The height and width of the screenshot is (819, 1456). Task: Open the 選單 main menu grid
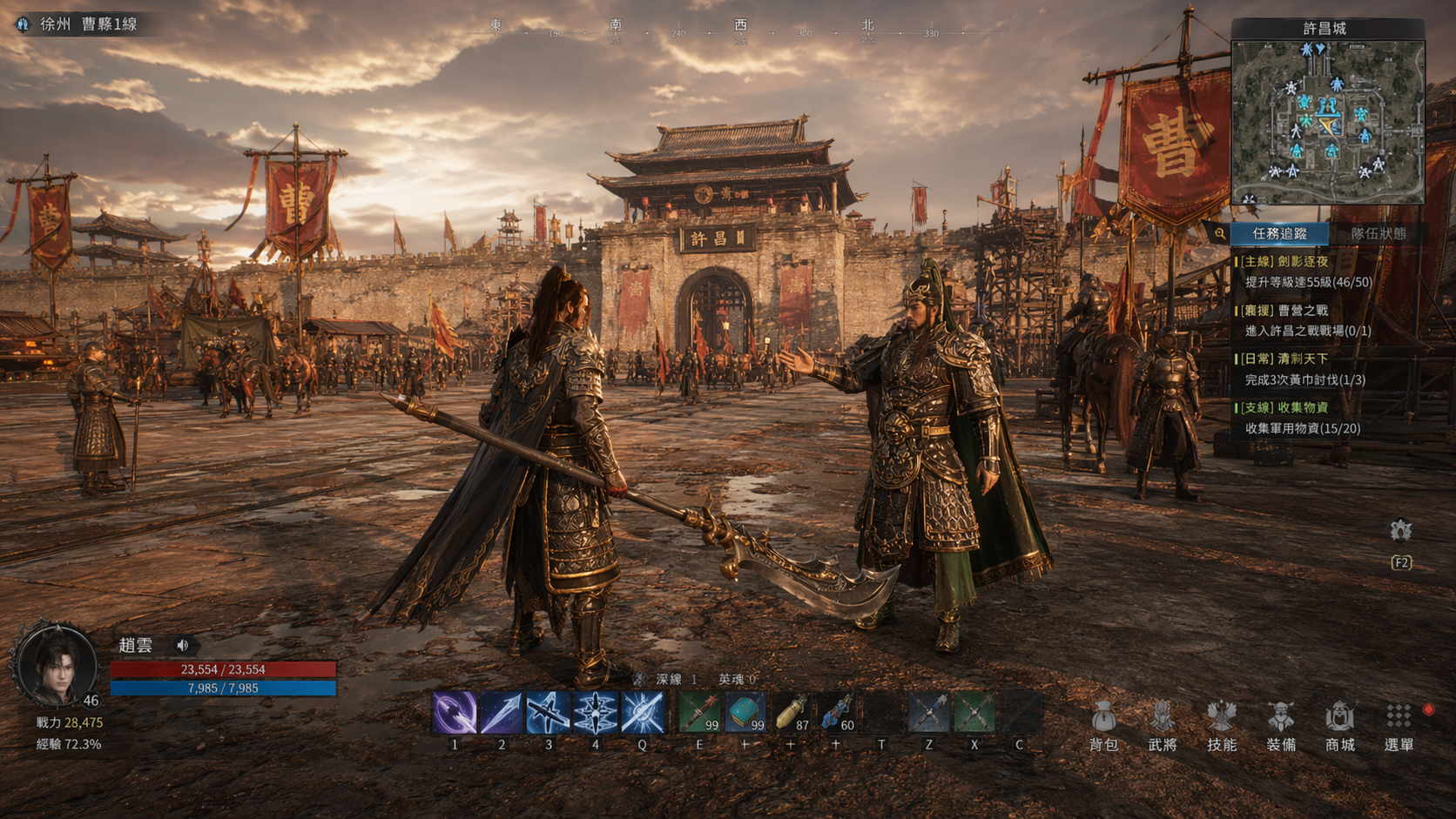(x=1399, y=725)
